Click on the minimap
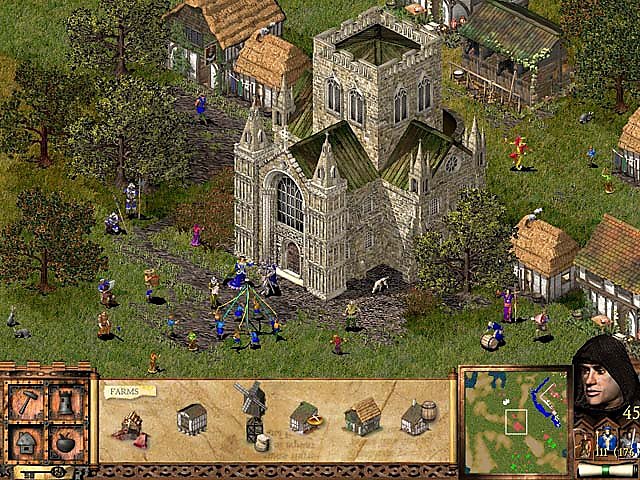The image size is (640, 480). point(514,417)
